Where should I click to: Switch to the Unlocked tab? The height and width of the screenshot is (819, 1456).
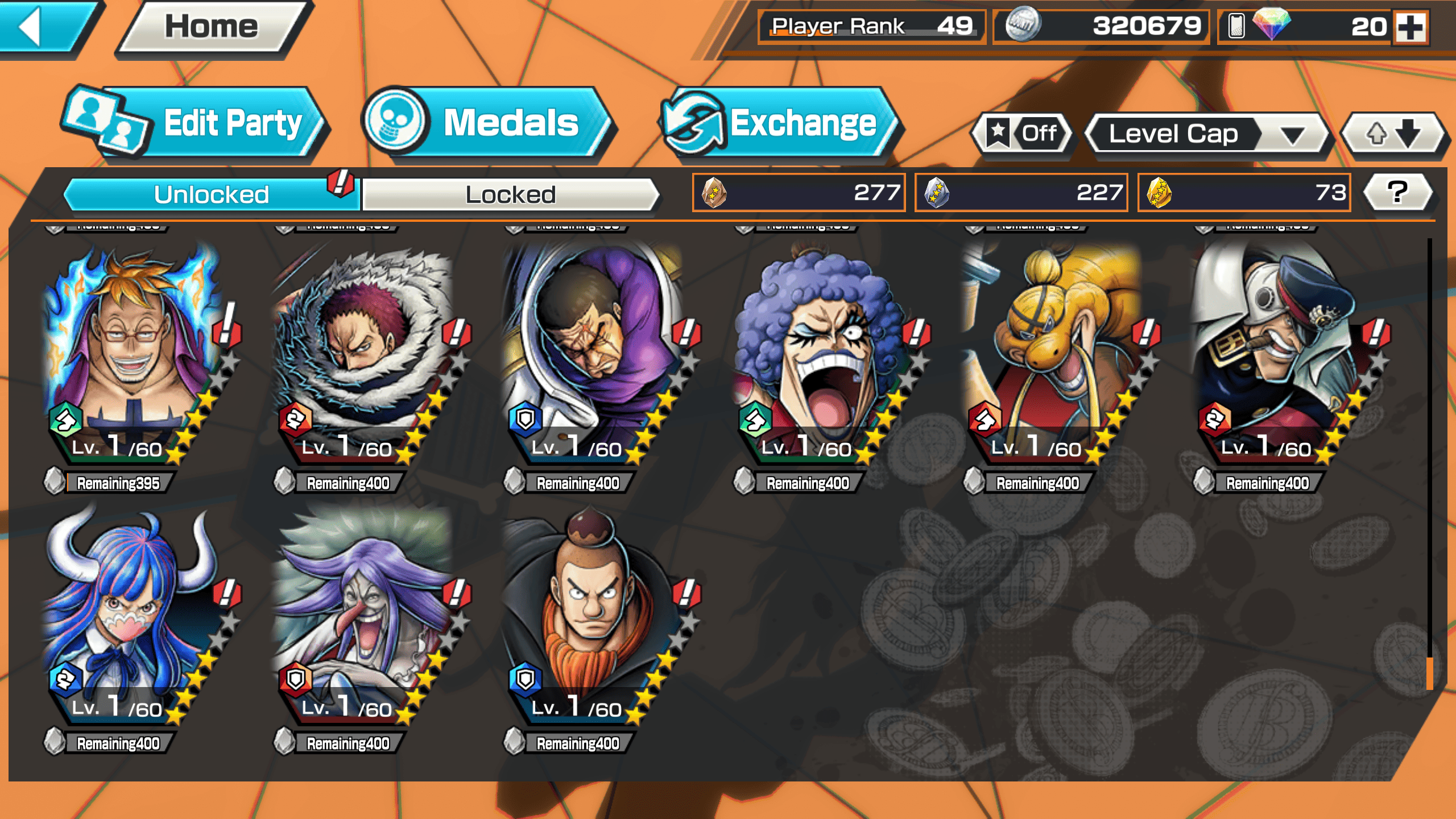(212, 195)
